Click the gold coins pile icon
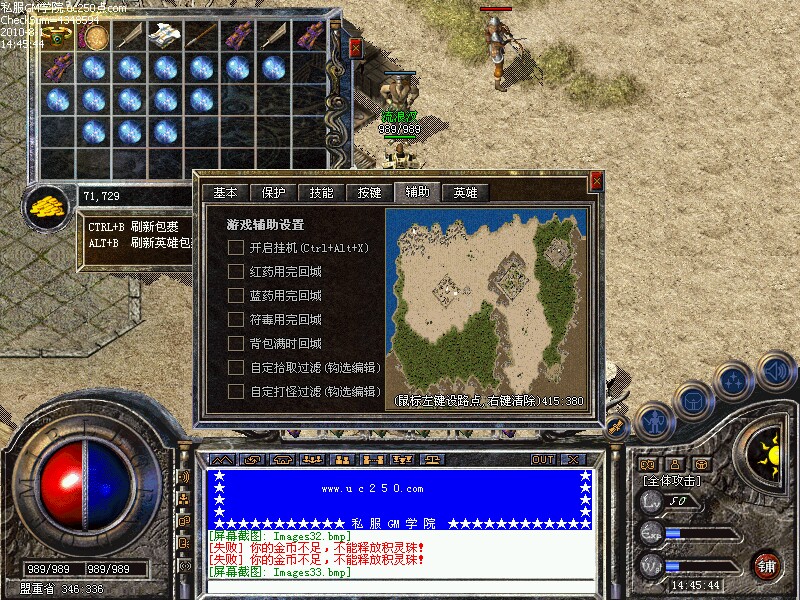Image resolution: width=800 pixels, height=600 pixels. (45, 207)
